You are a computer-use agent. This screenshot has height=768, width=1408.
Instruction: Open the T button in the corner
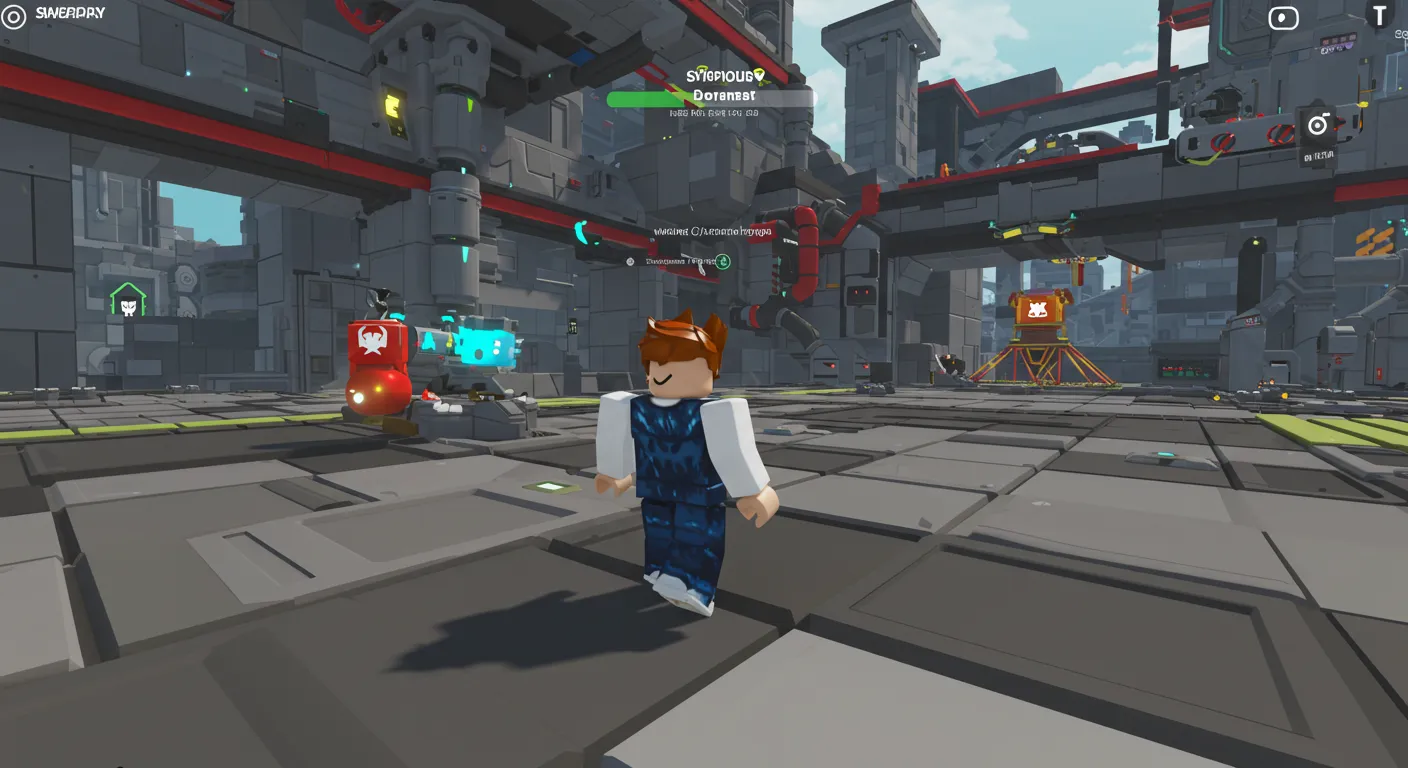[x=1380, y=15]
